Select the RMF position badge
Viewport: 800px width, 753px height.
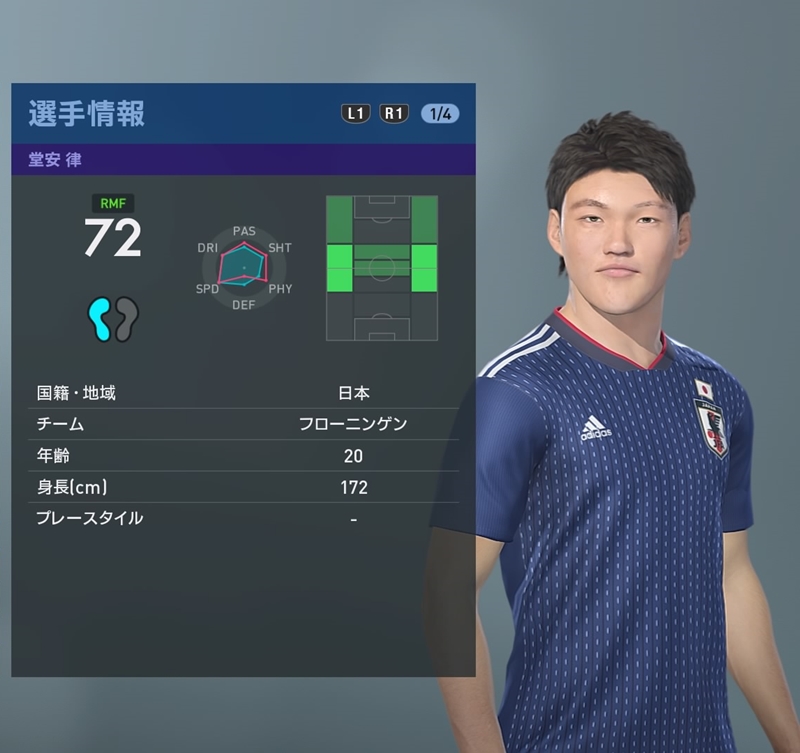[x=112, y=203]
